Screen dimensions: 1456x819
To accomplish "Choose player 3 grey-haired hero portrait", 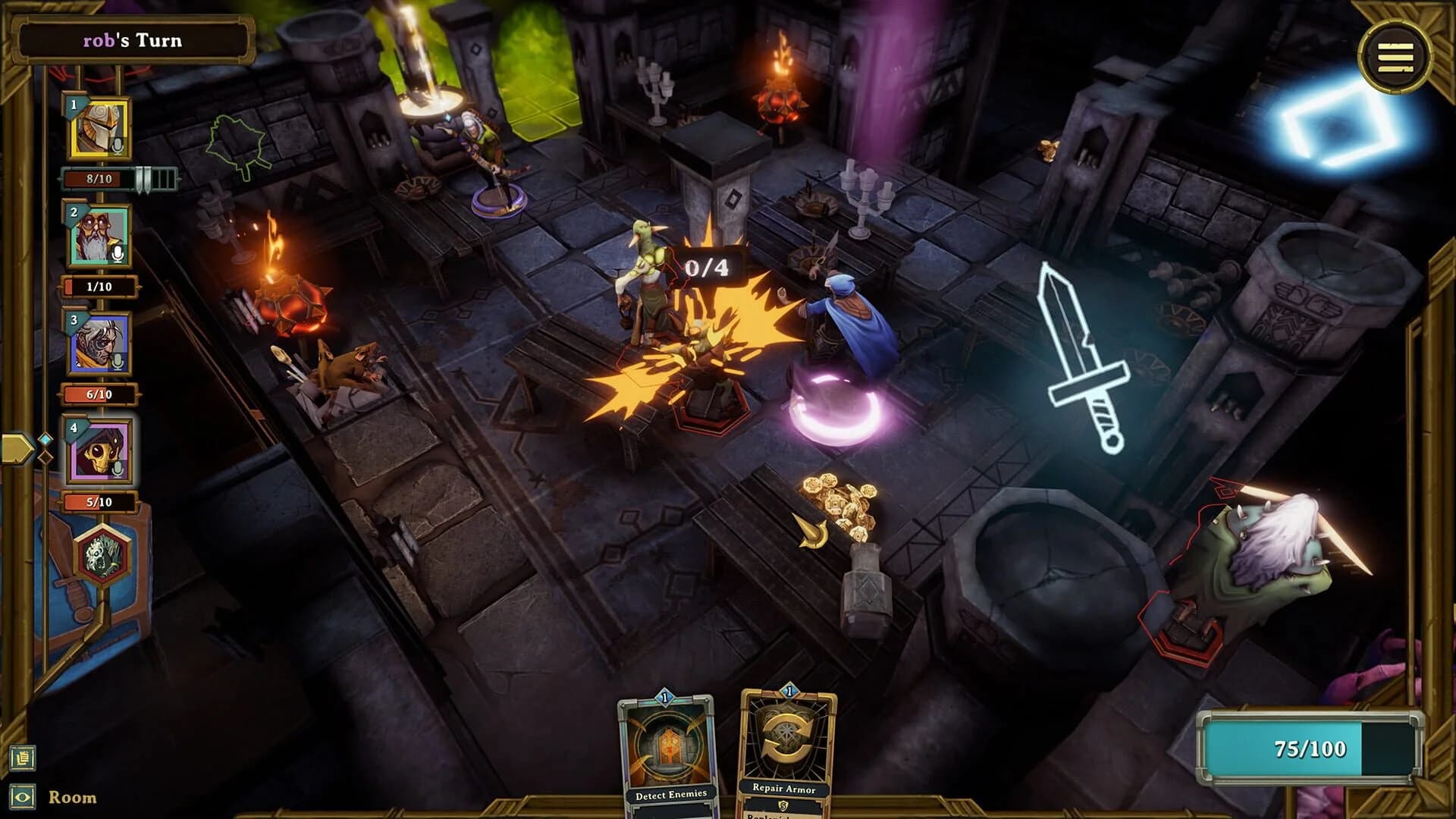I will [99, 345].
